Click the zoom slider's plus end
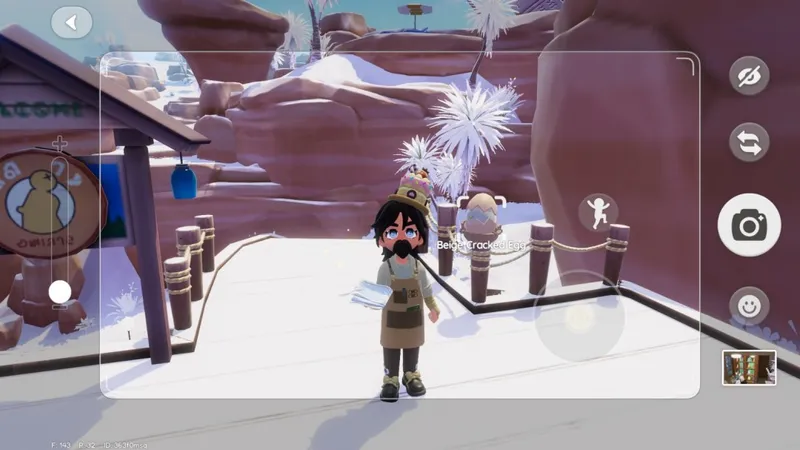The height and width of the screenshot is (450, 800). click(60, 143)
